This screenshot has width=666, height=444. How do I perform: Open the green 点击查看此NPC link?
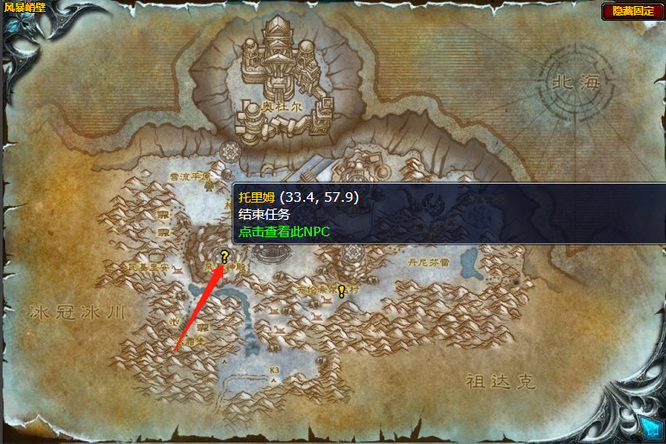(284, 232)
